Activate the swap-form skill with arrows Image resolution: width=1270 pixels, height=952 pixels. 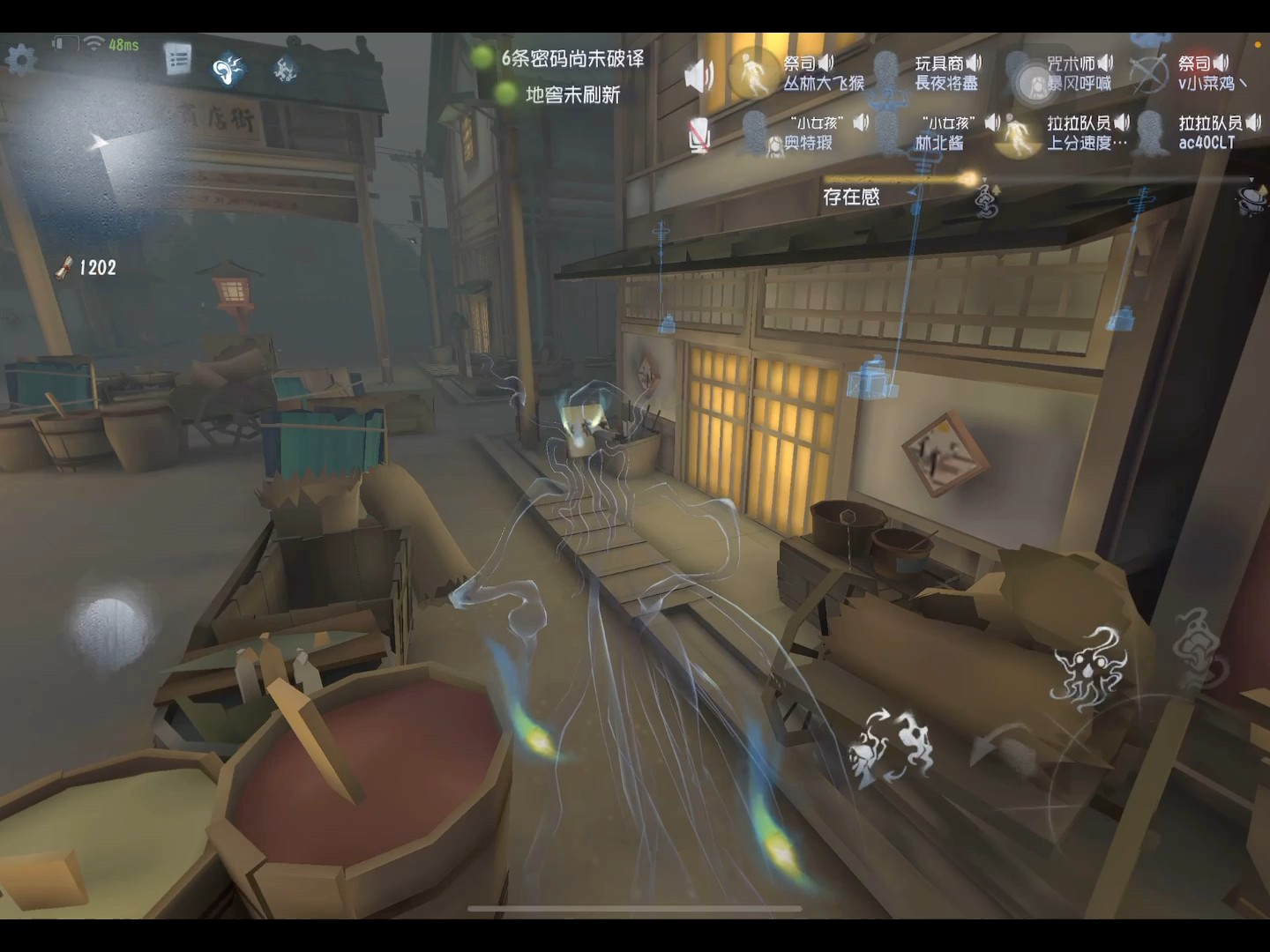click(x=891, y=747)
